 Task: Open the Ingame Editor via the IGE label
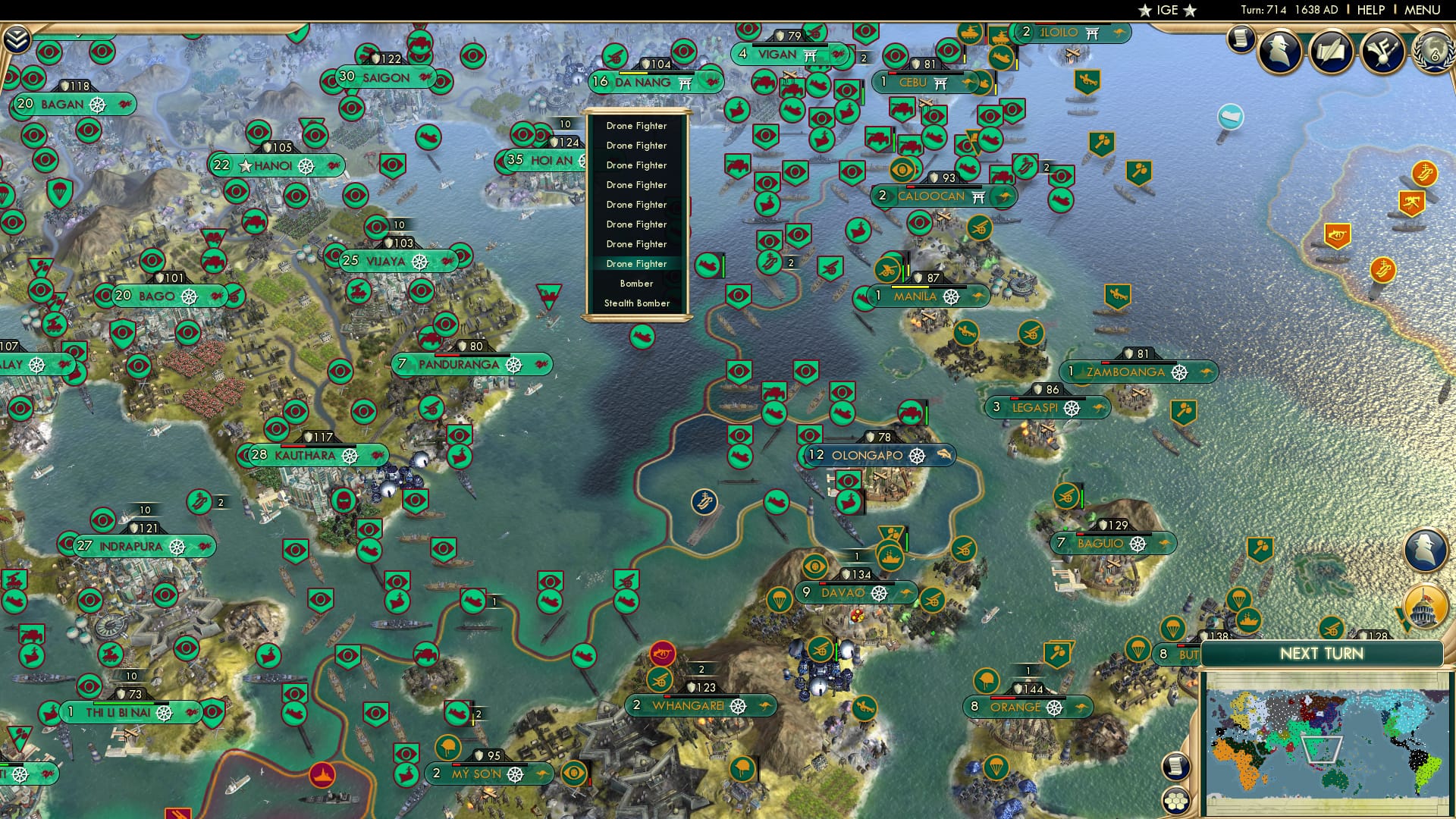tap(1166, 10)
